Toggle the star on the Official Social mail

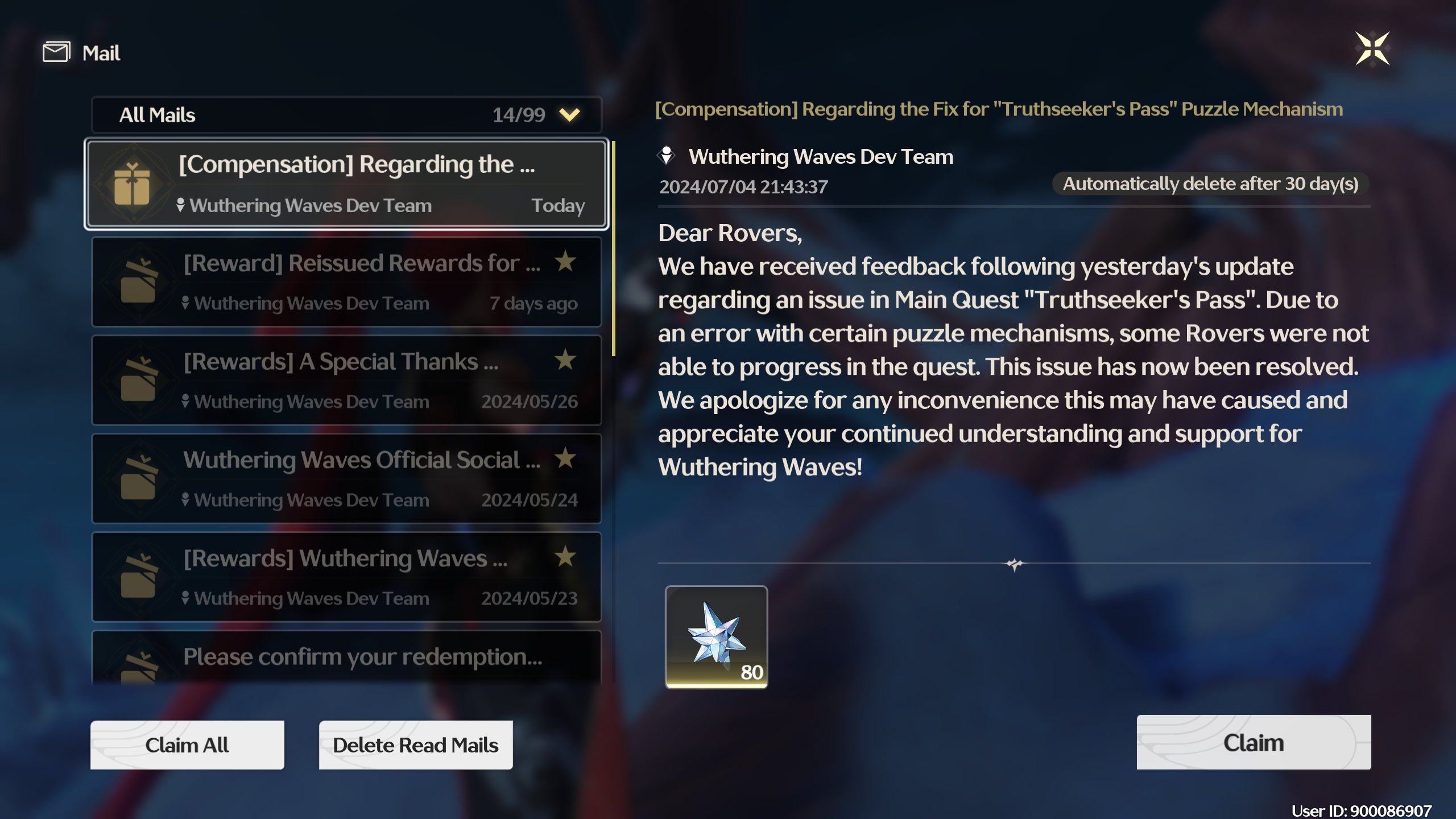click(x=565, y=459)
